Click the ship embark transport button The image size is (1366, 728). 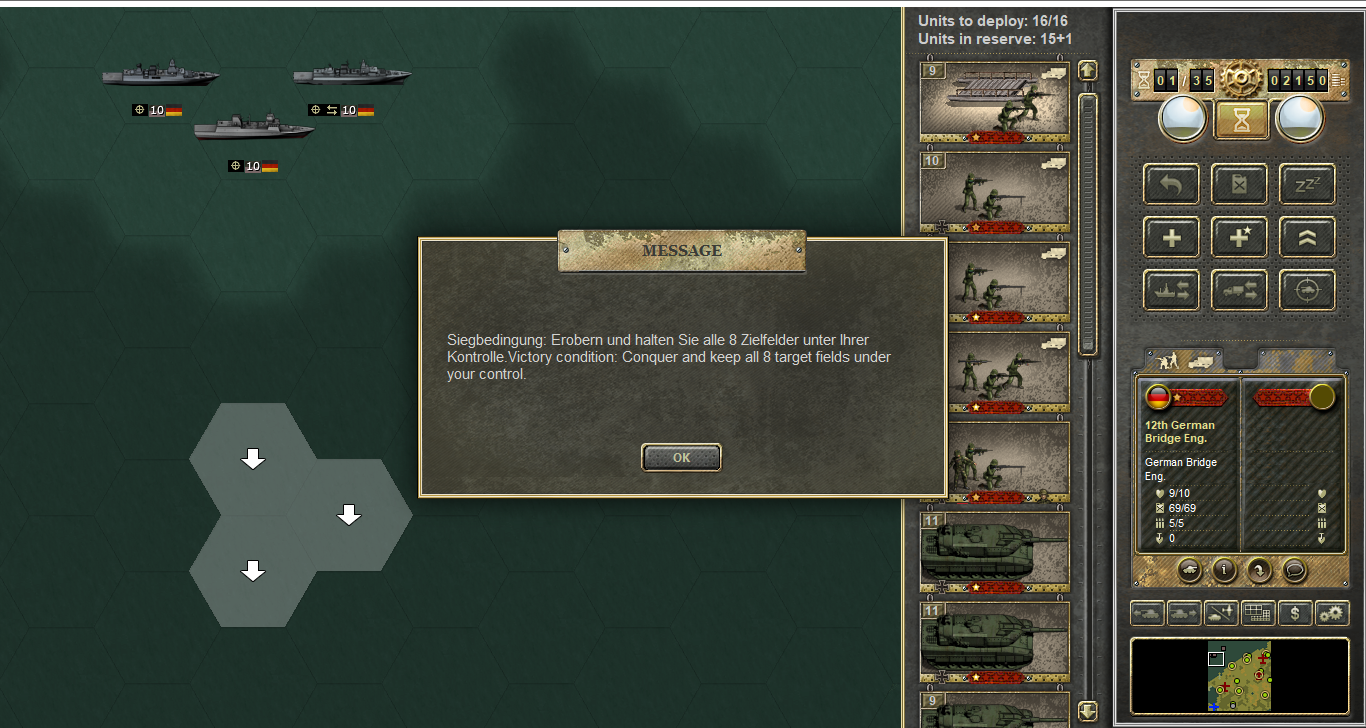coord(1172,290)
